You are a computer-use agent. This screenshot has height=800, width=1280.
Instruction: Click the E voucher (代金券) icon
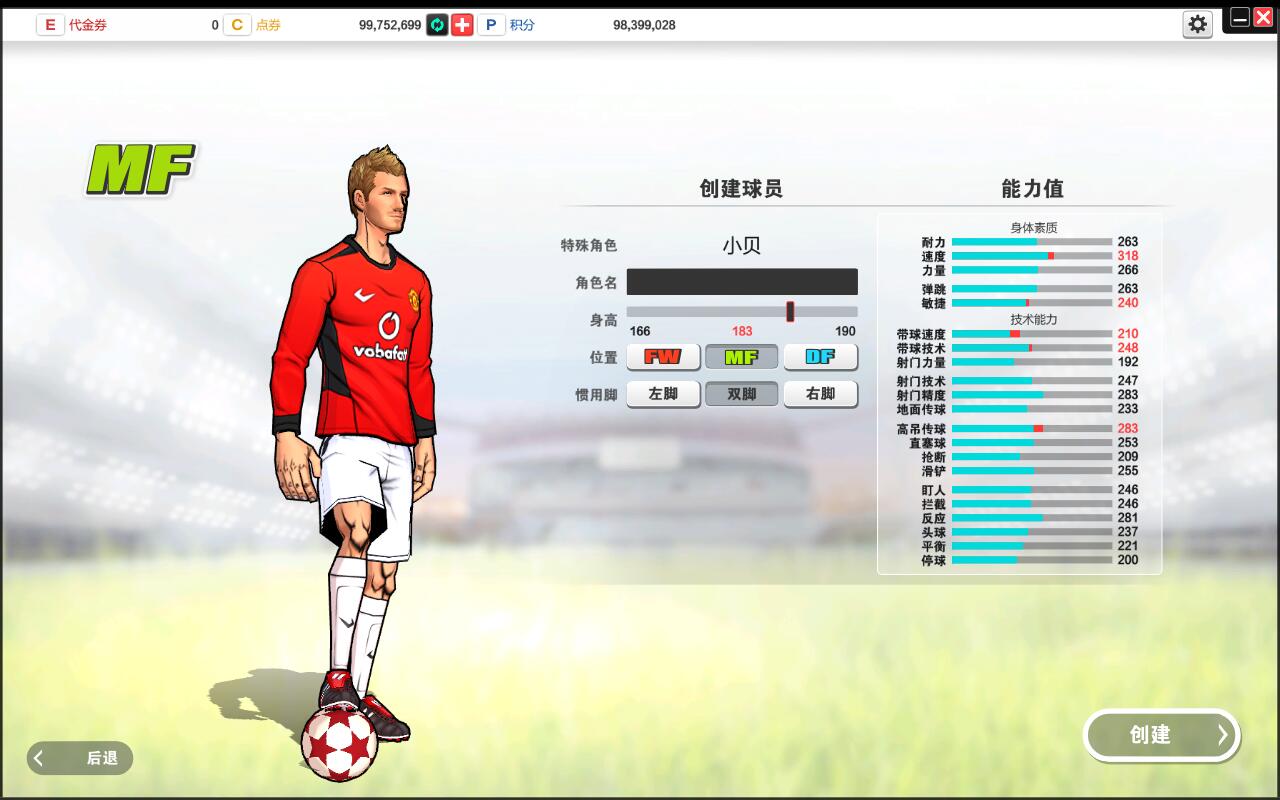tap(50, 24)
